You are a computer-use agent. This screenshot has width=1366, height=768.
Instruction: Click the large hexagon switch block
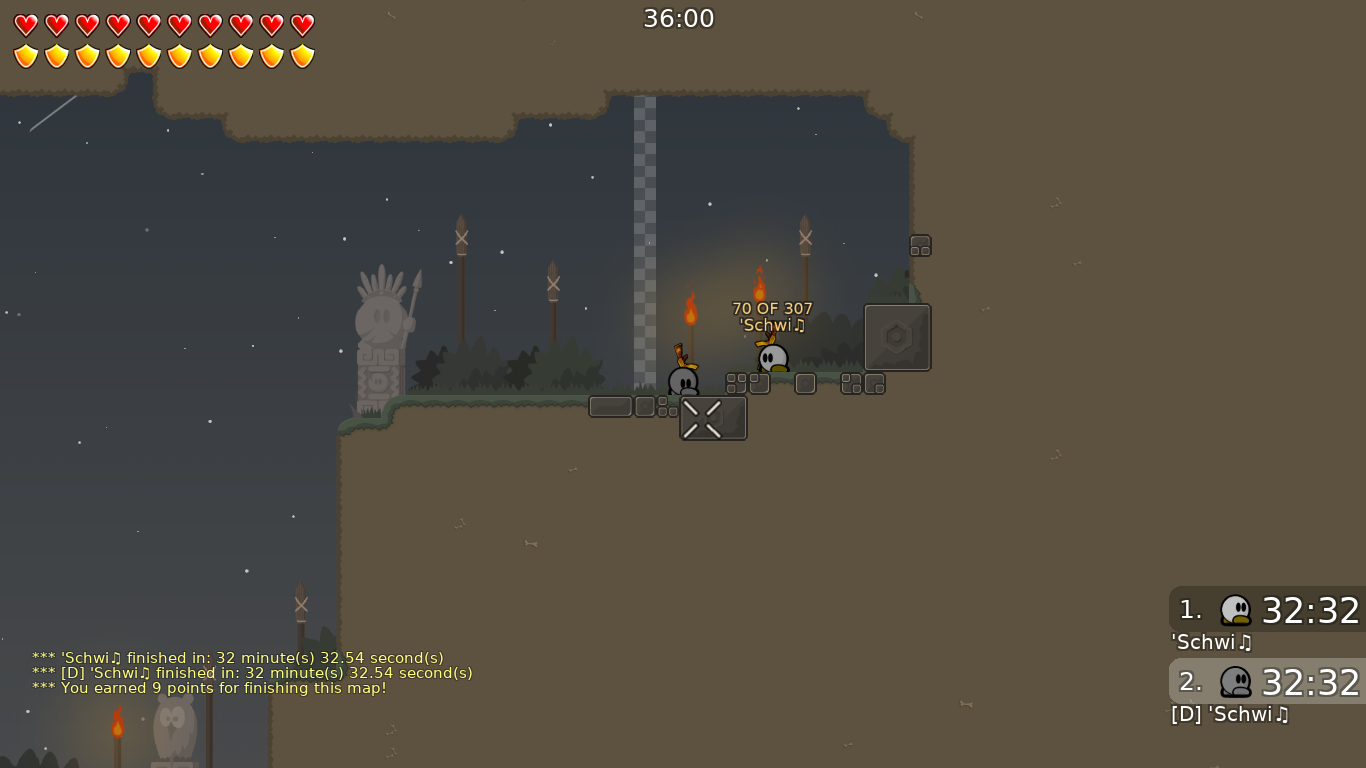click(x=897, y=337)
